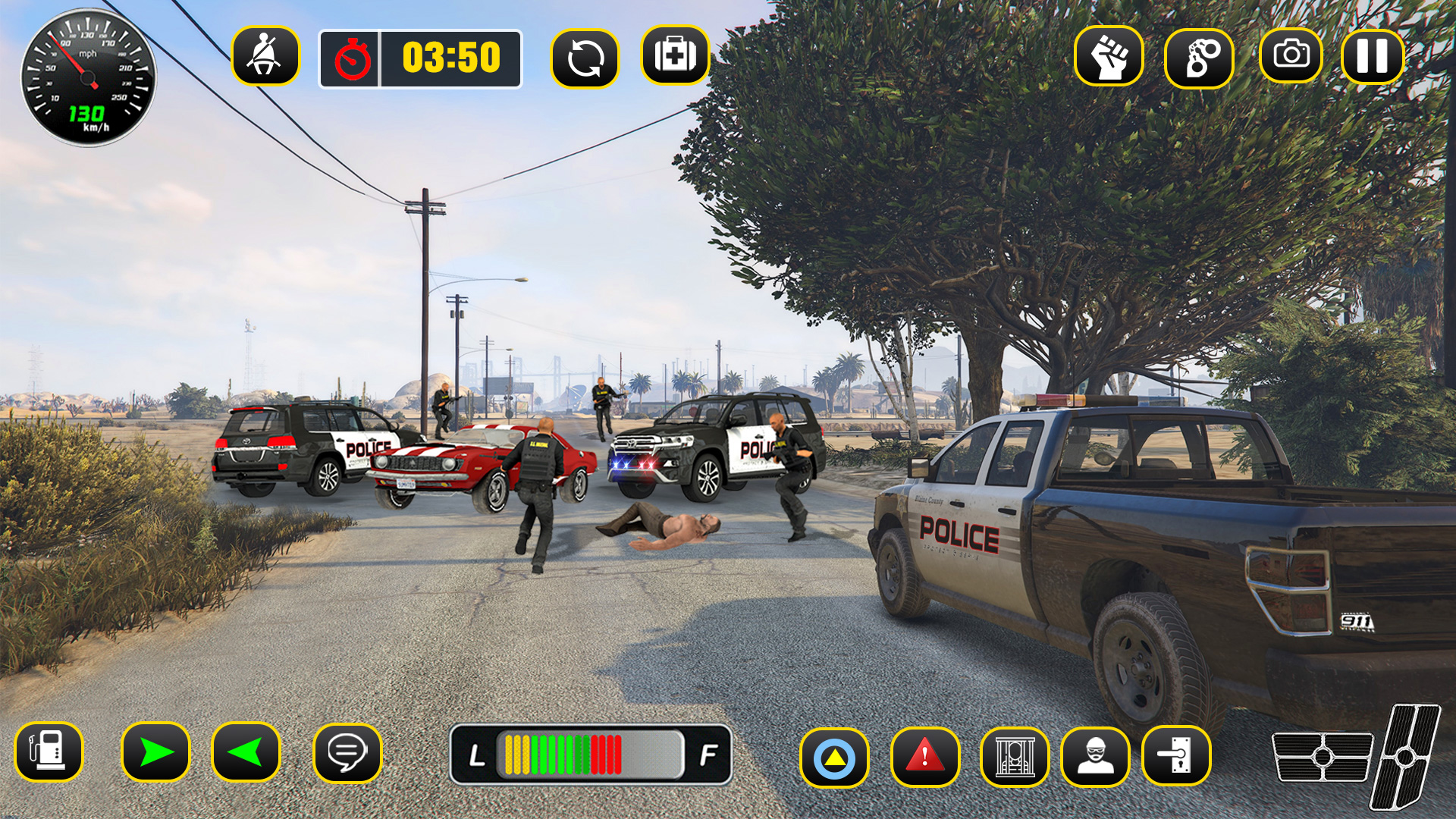Open the first aid medkit icon
The image size is (1456, 819).
point(676,55)
